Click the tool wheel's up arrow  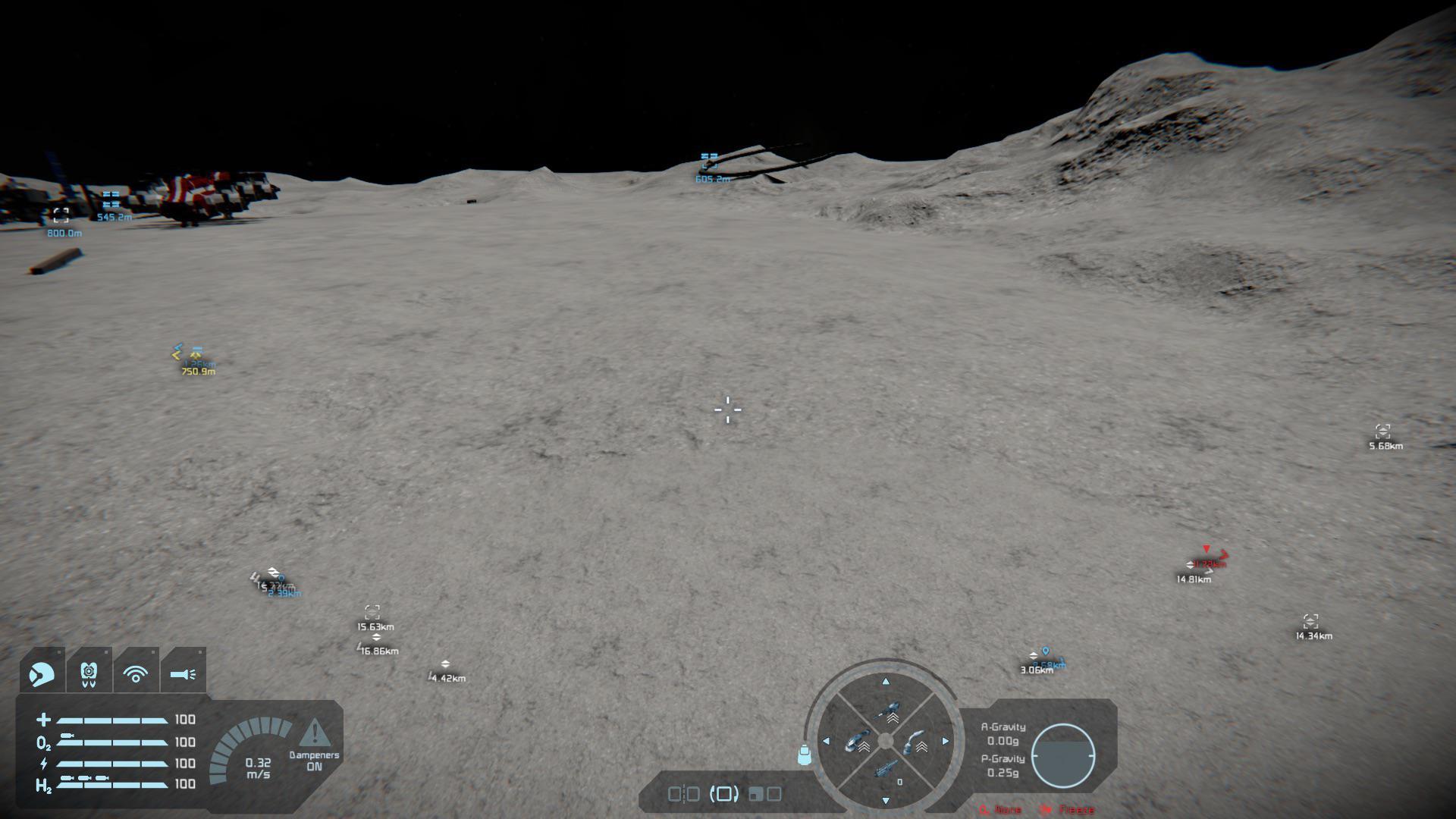click(x=886, y=682)
